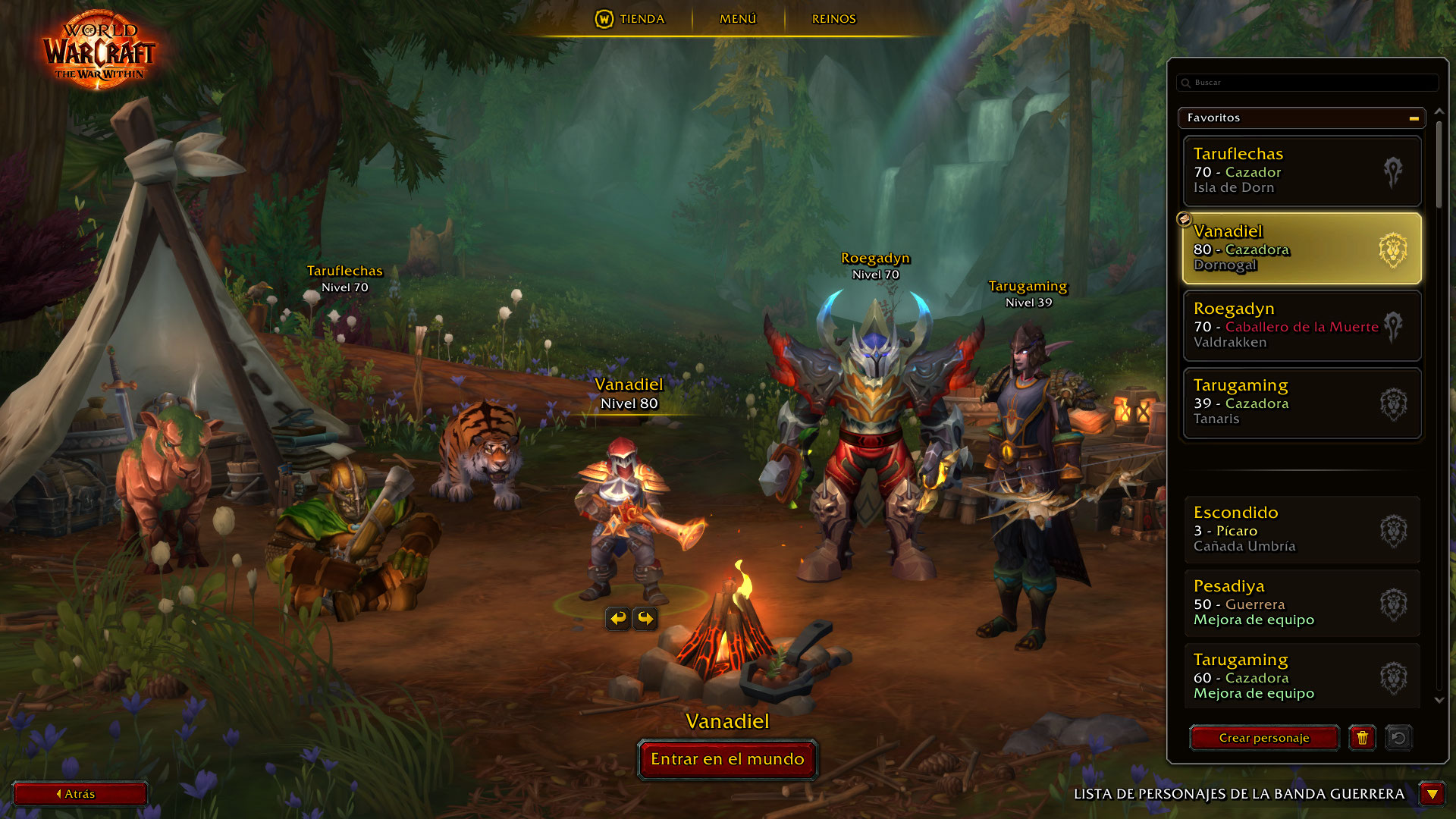This screenshot has height=819, width=1456.
Task: Rotate Vanadiel left using the left arrow
Action: pos(617,619)
